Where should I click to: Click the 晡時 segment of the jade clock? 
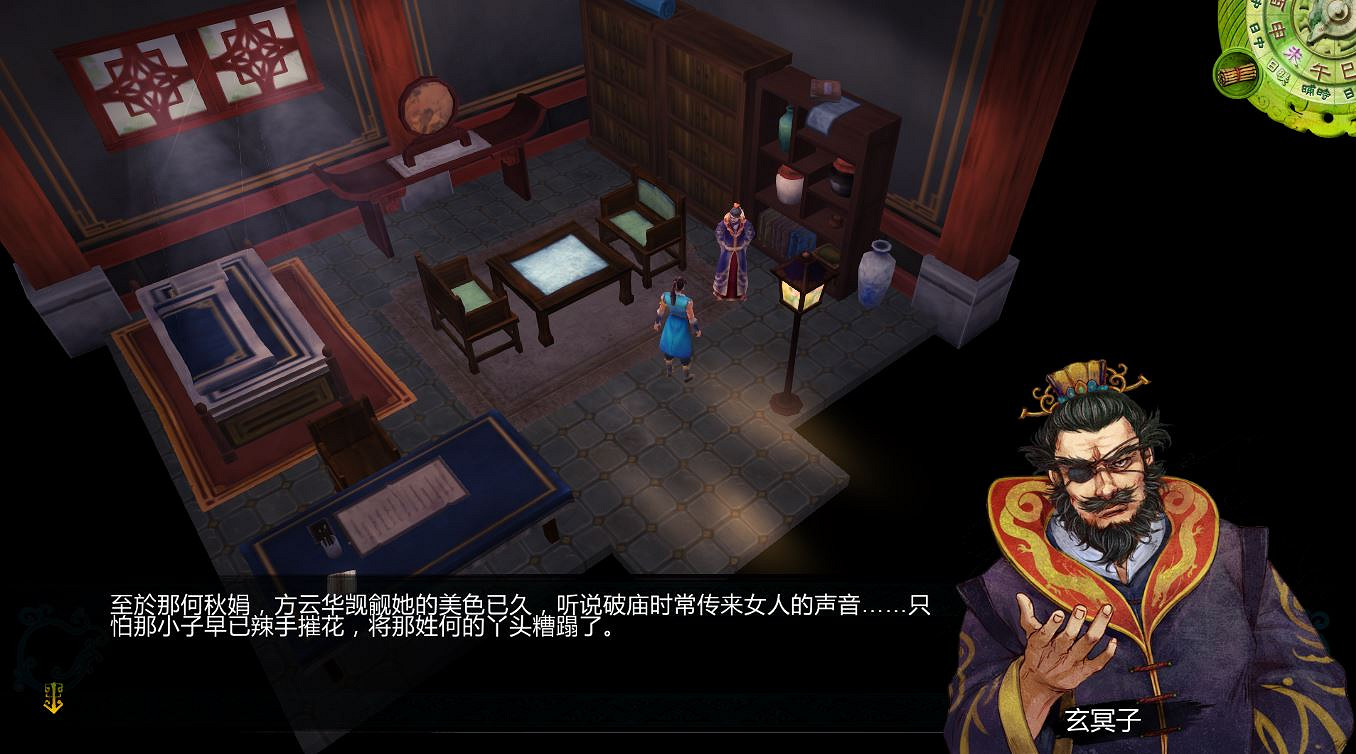pyautogui.click(x=1314, y=89)
